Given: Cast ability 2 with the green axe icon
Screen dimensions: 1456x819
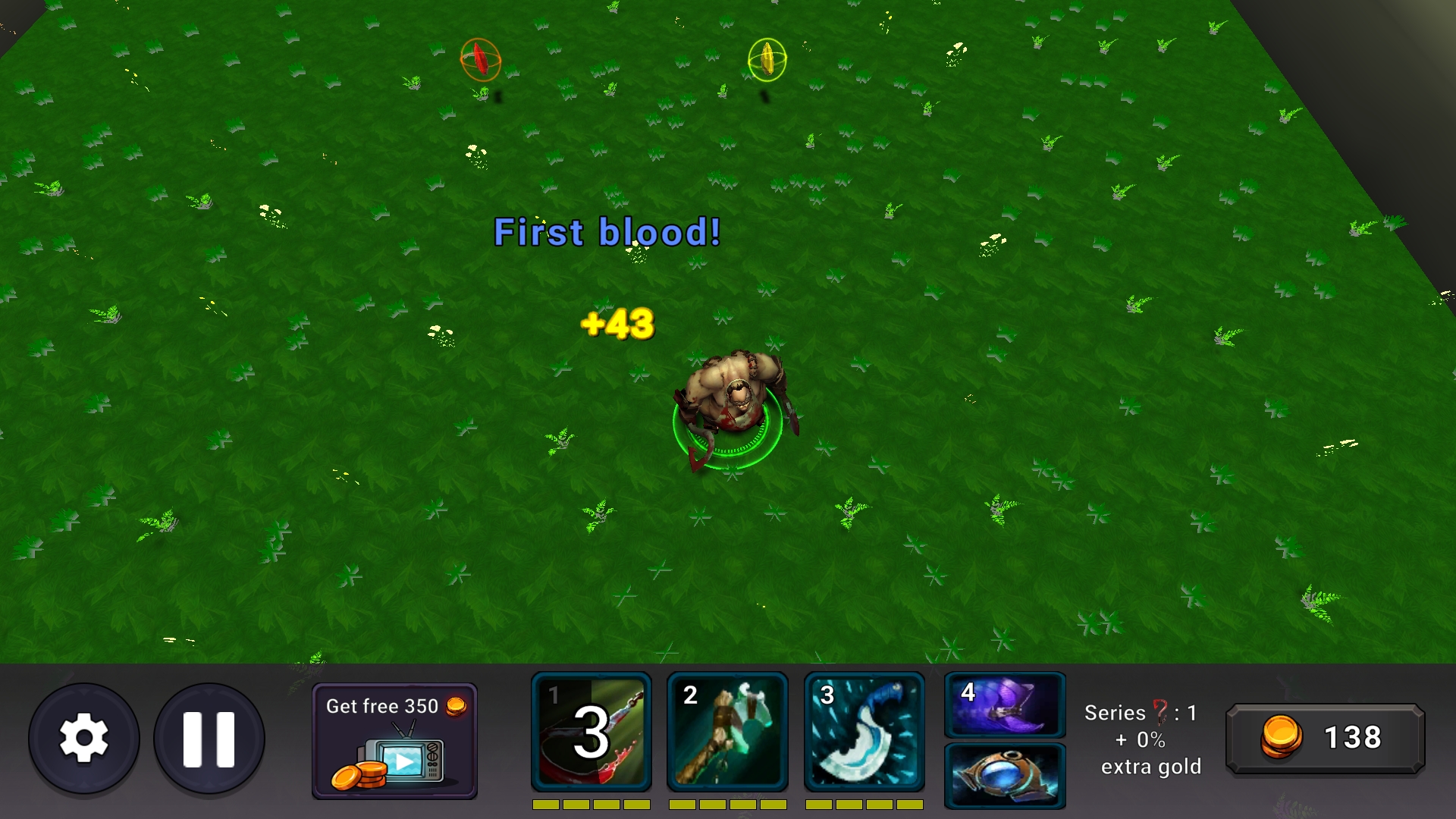Looking at the screenshot, I should point(727,732).
